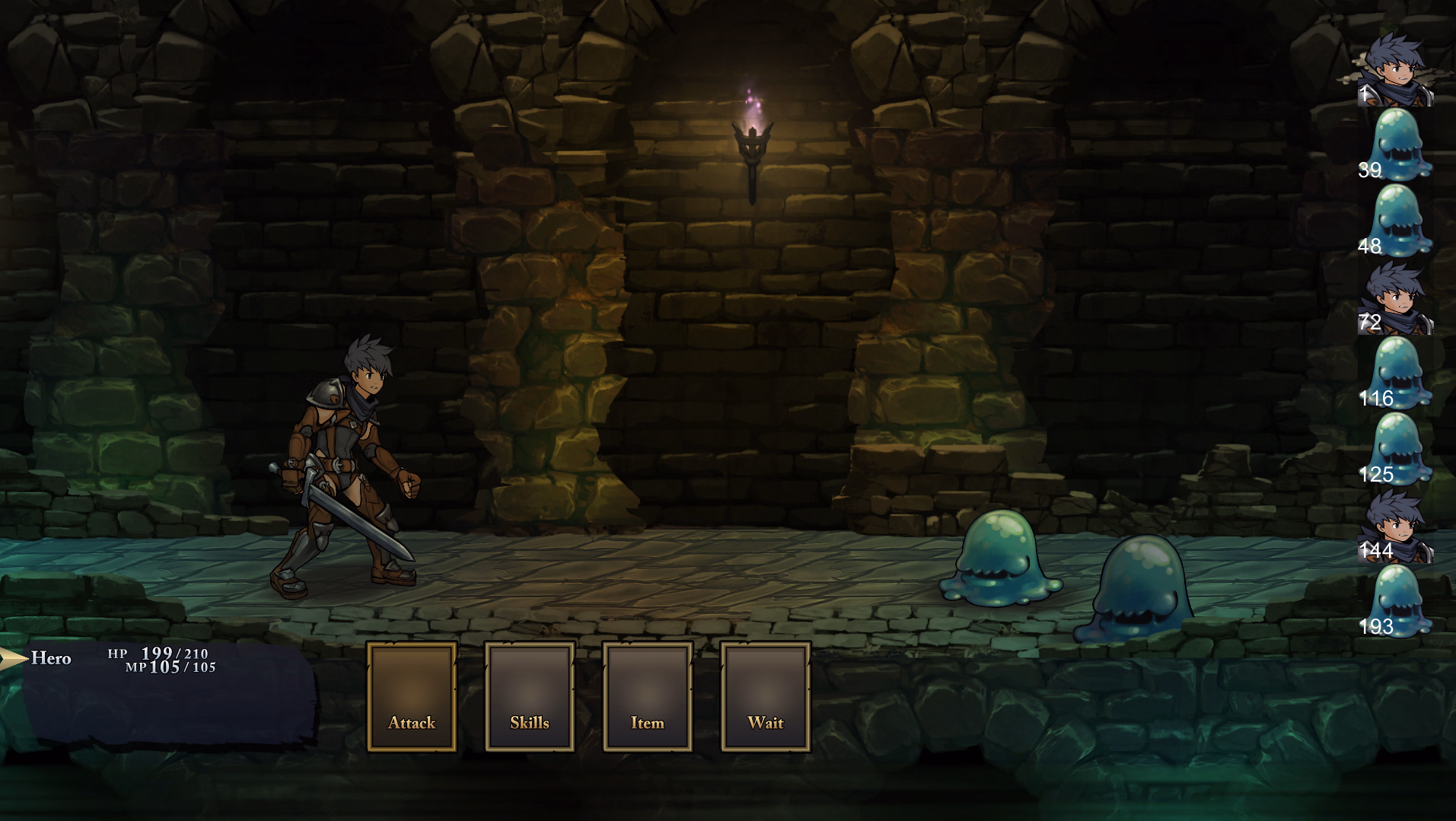
Task: Click the Wait button
Action: (x=766, y=696)
